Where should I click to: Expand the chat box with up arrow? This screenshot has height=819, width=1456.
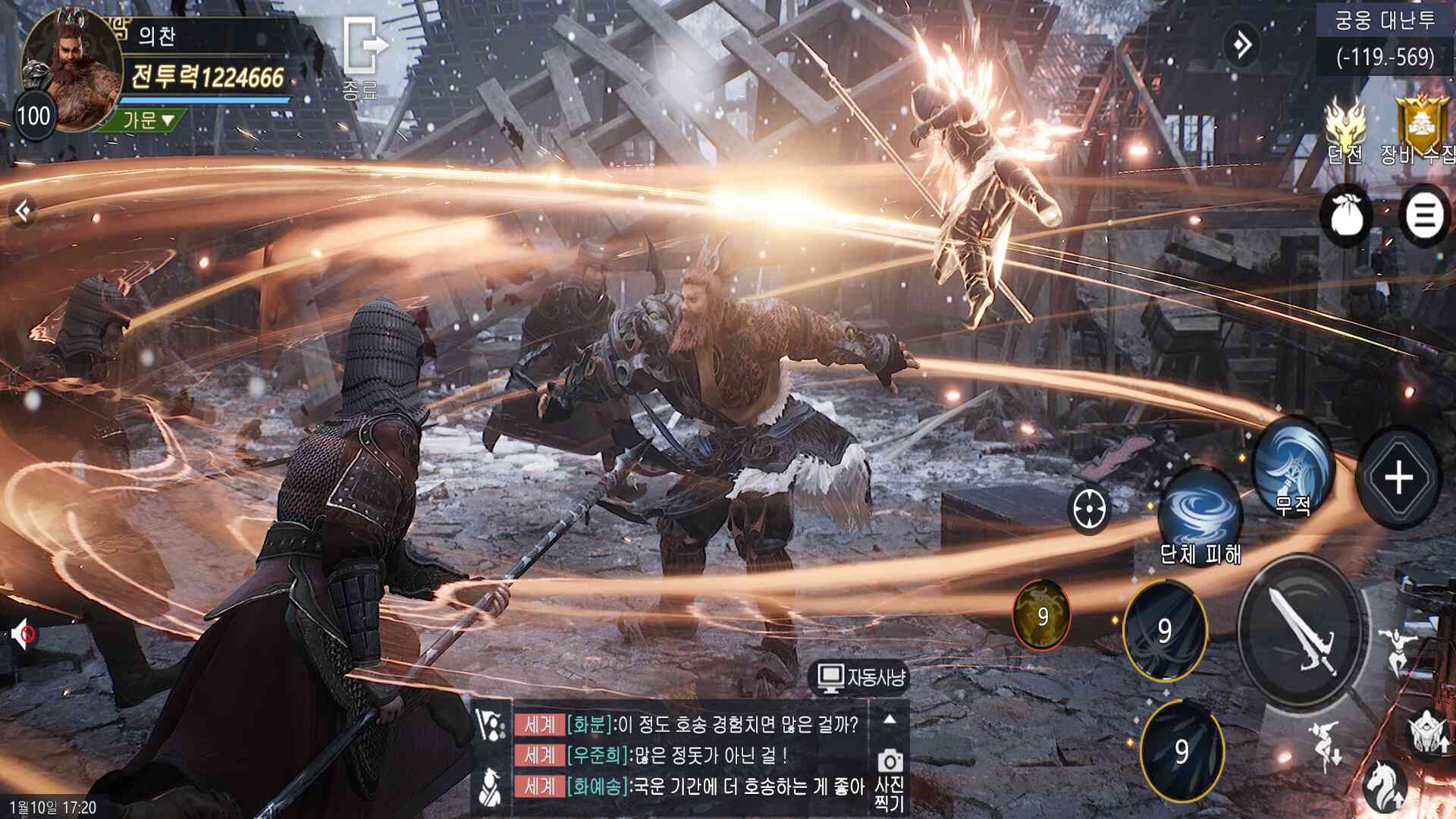890,719
